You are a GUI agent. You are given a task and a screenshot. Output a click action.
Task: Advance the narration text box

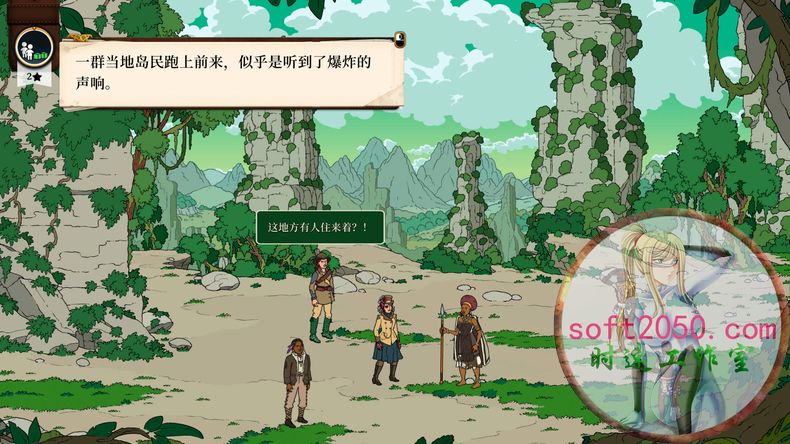click(230, 72)
